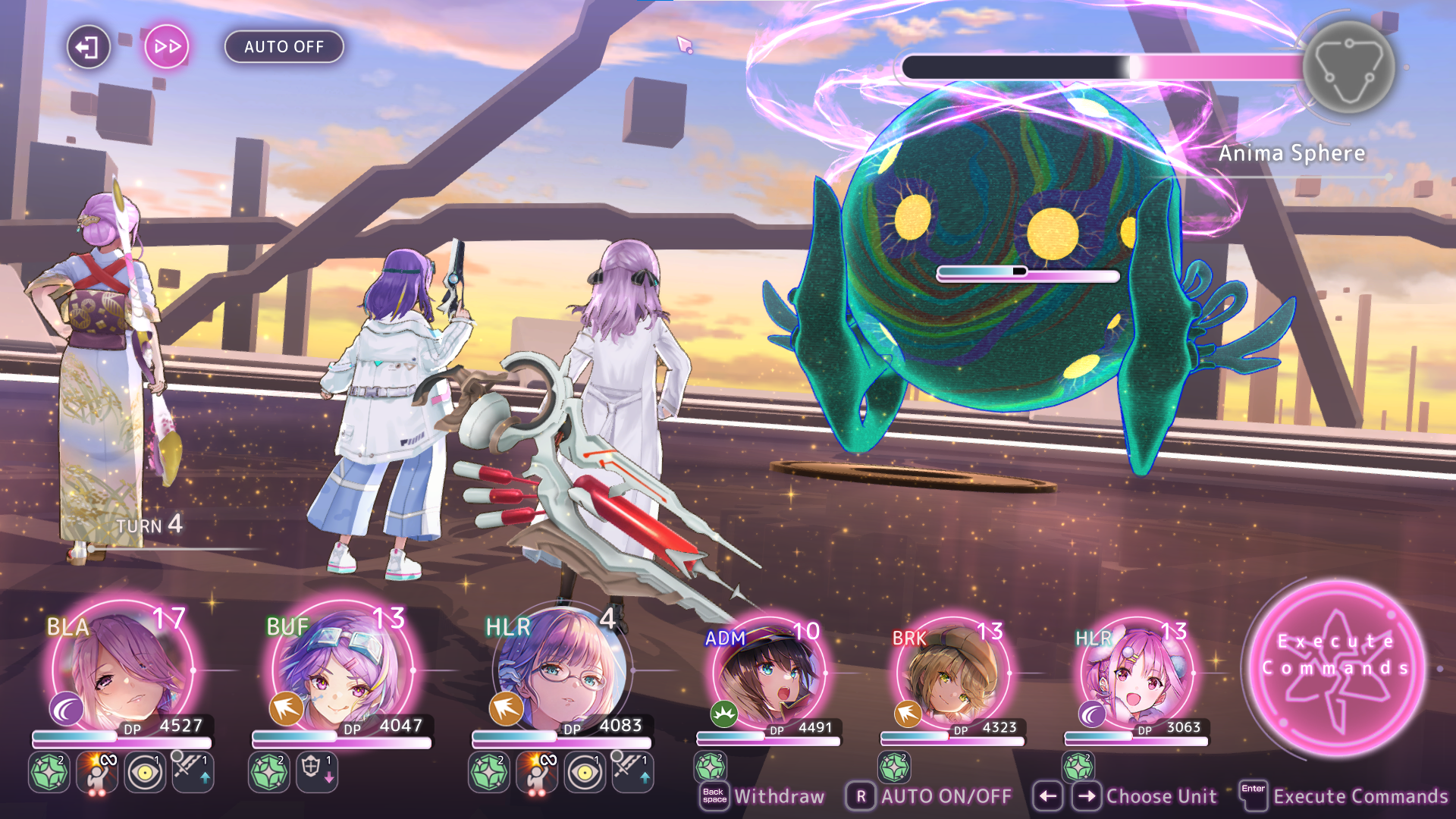
Task: Toggle the AUTO OFF button
Action: click(x=284, y=47)
